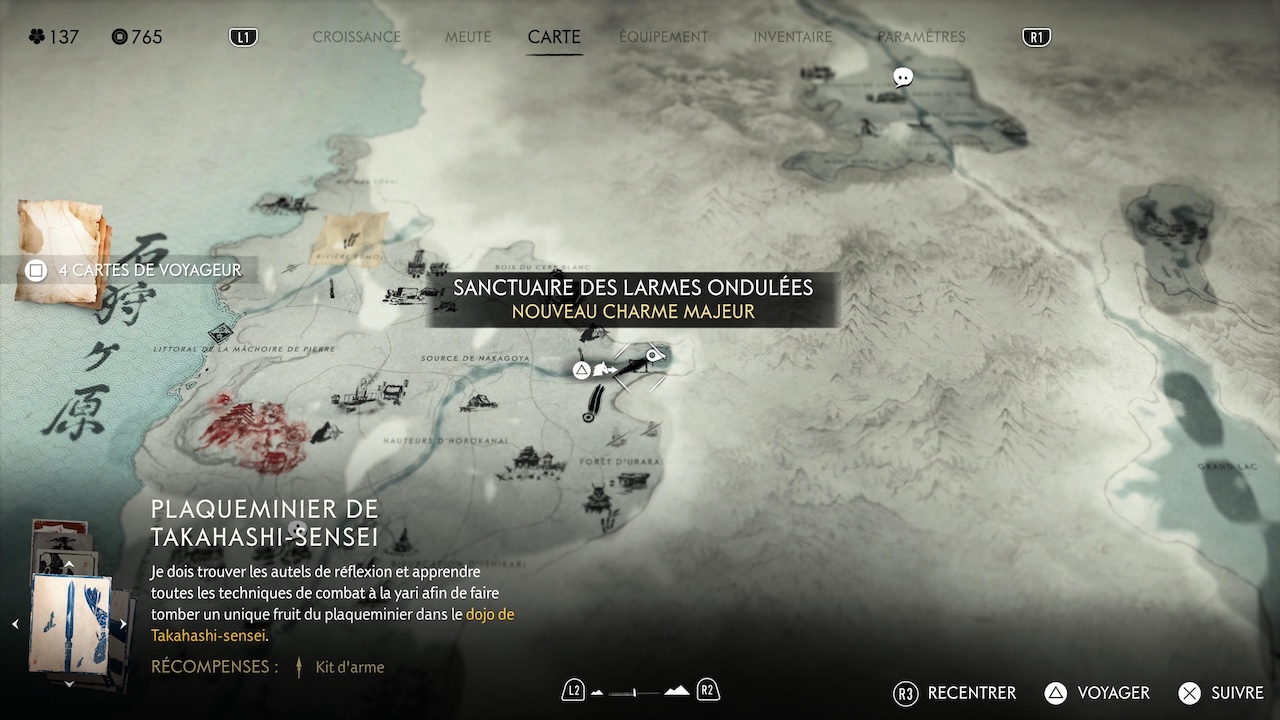Image resolution: width=1280 pixels, height=720 pixels.
Task: Click the Recentrer map option
Action: tap(955, 693)
